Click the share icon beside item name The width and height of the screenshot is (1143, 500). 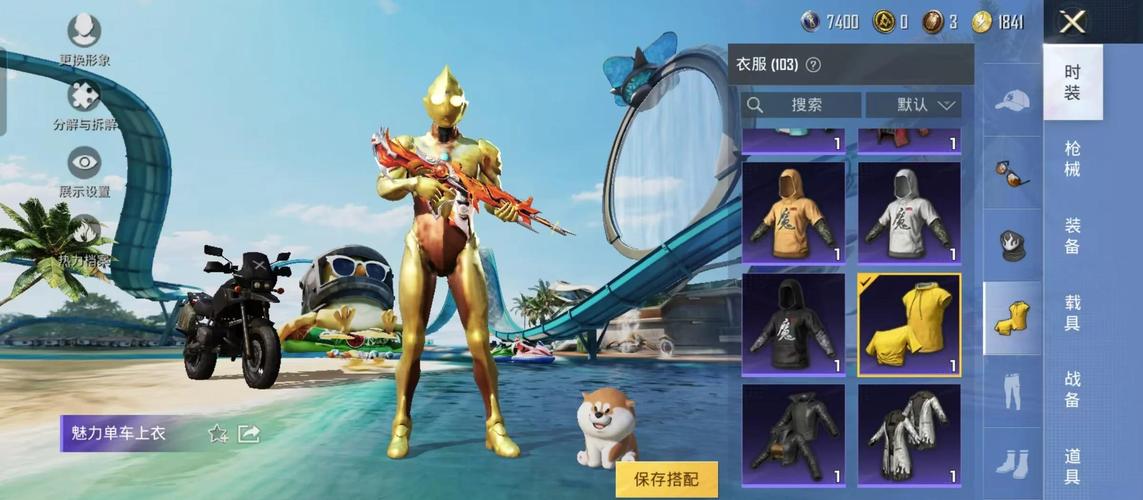click(249, 433)
